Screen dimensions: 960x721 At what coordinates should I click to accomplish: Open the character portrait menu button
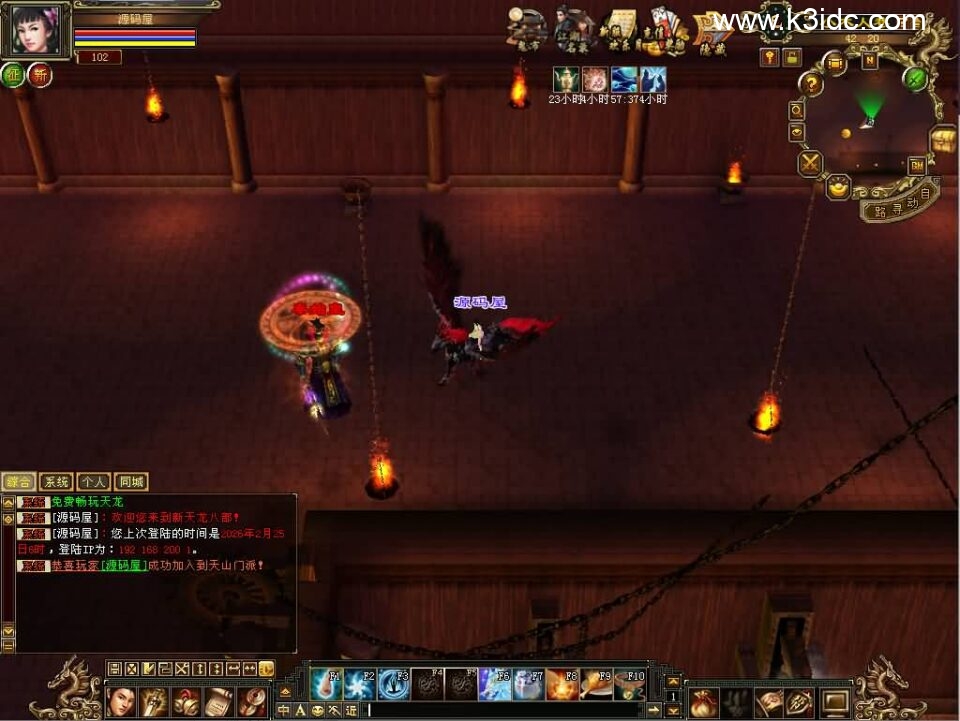tap(120, 702)
